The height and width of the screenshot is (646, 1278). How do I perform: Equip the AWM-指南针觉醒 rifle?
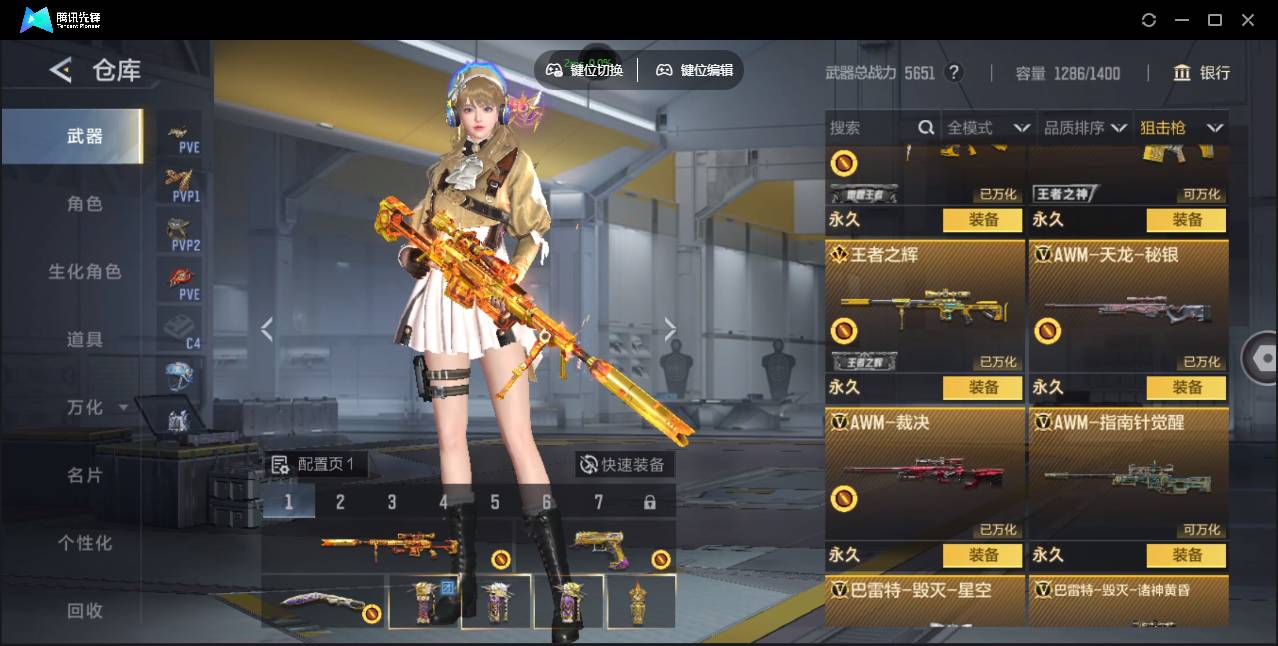(x=1187, y=555)
